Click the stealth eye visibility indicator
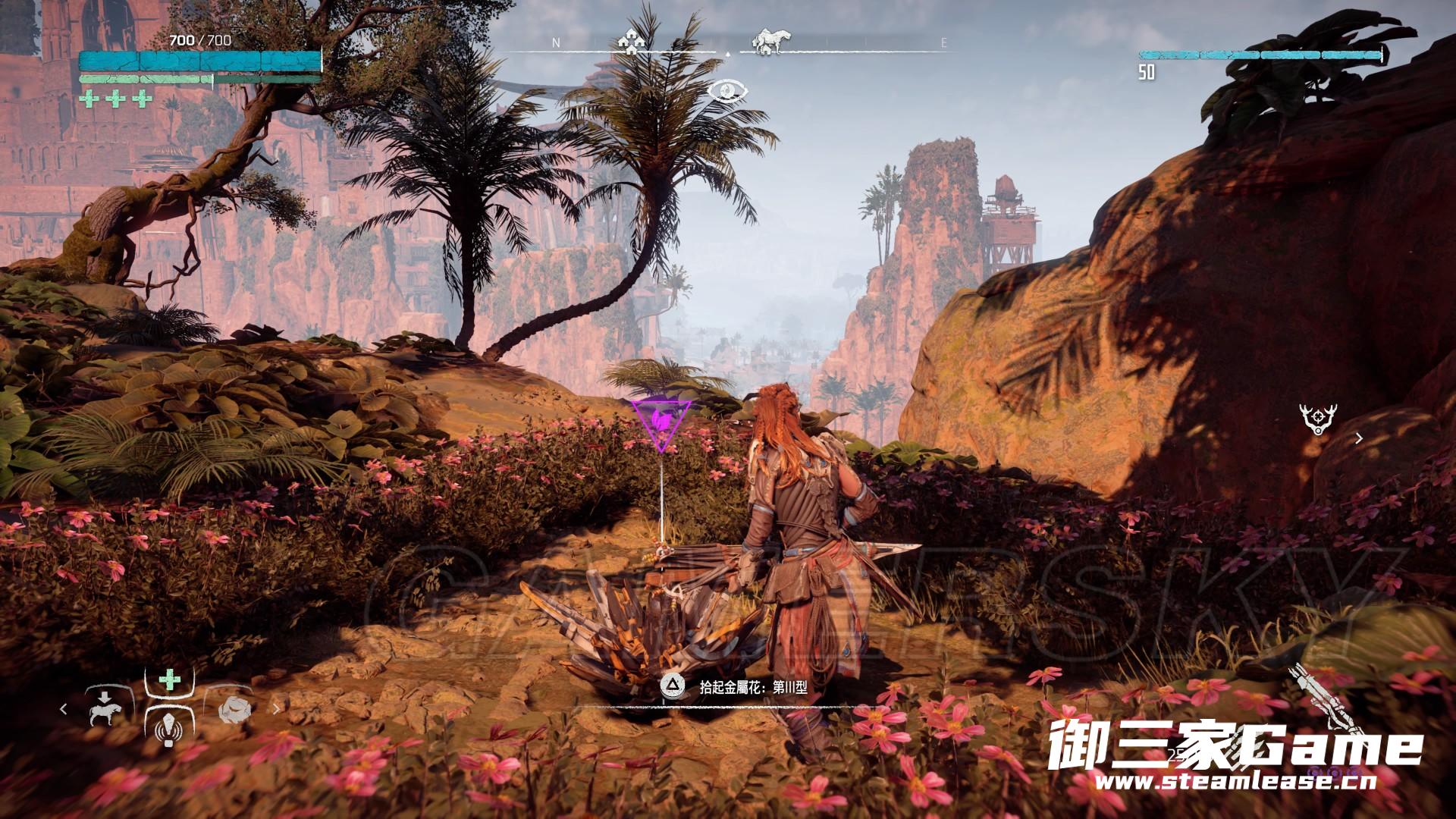This screenshot has height=819, width=1456. click(x=727, y=93)
